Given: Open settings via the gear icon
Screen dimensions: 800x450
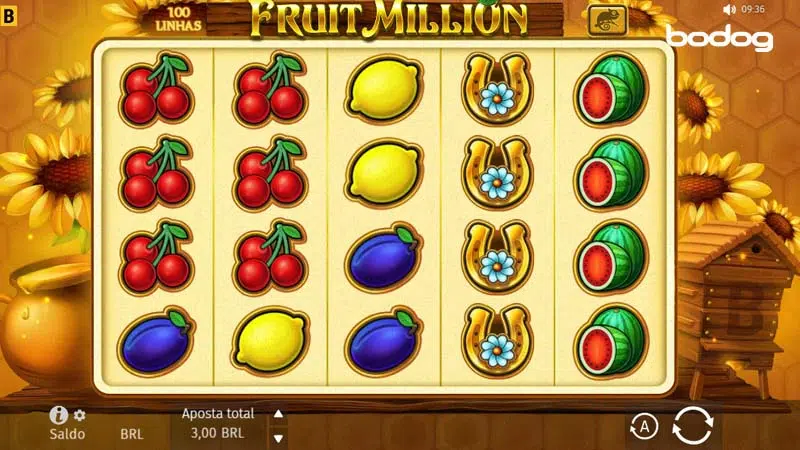Looking at the screenshot, I should coord(80,415).
